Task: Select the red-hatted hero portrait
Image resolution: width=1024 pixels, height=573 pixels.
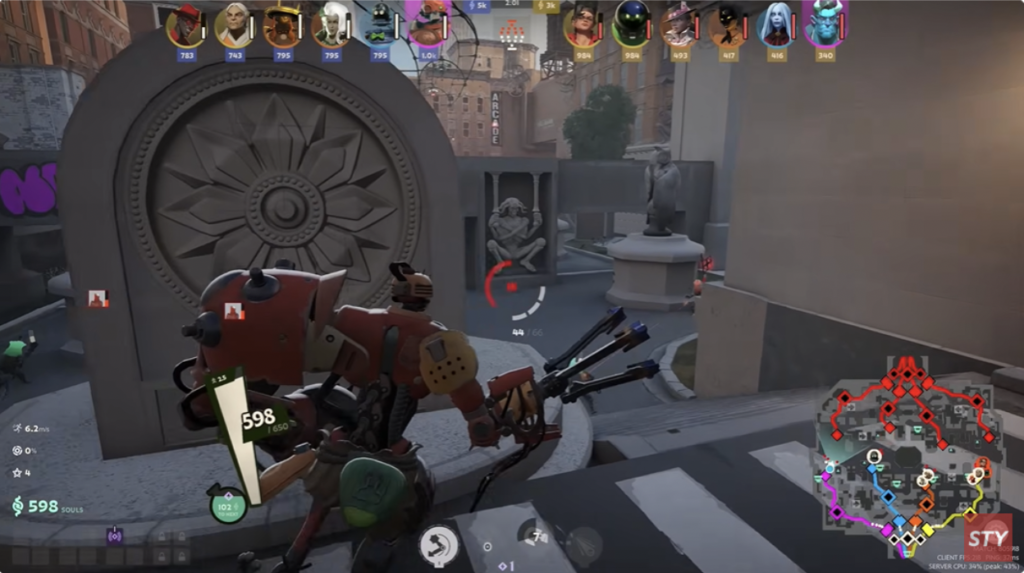Action: coord(184,26)
